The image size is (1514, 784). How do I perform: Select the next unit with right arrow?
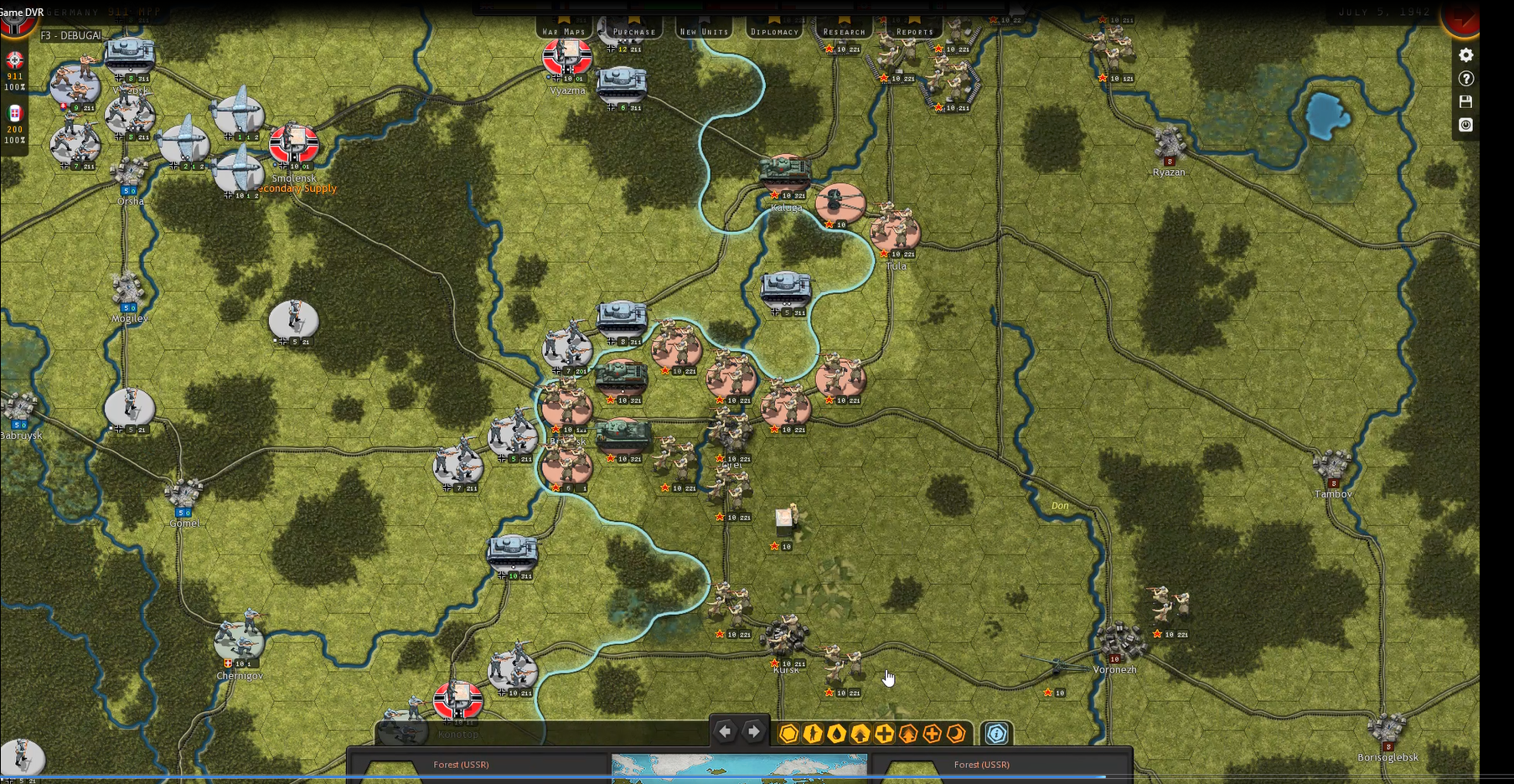tap(753, 732)
